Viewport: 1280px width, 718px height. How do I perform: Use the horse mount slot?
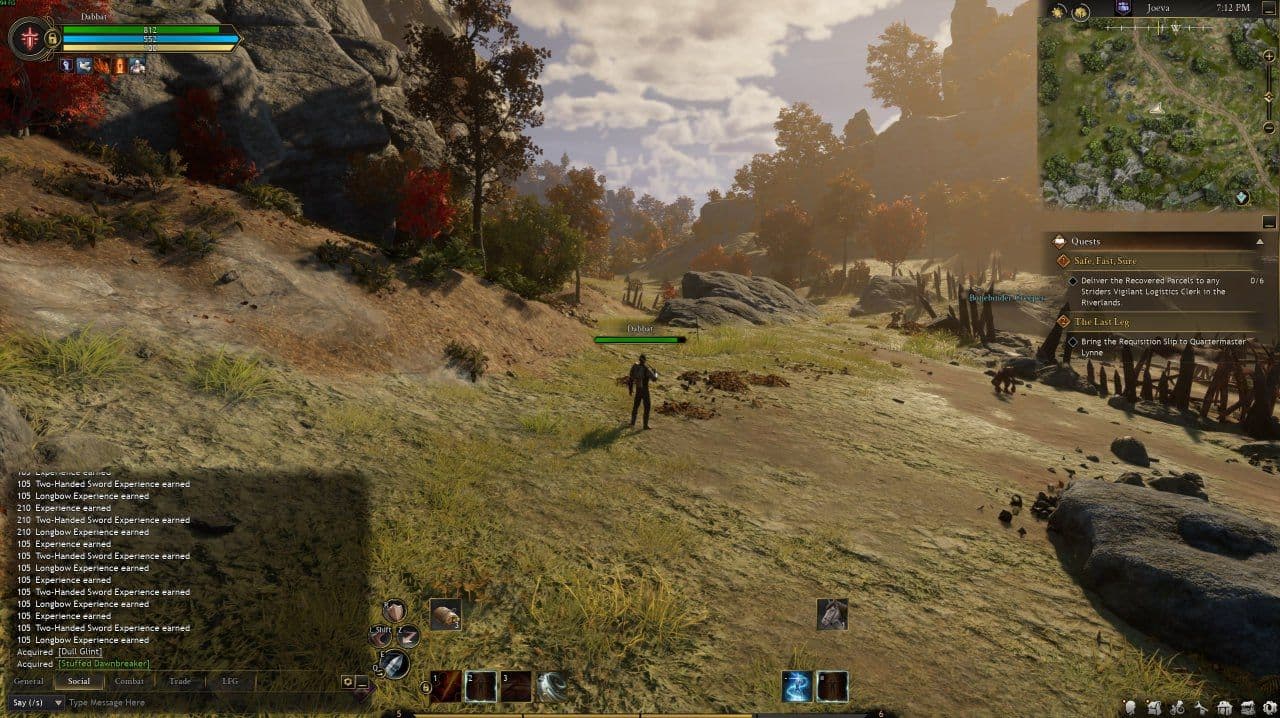pyautogui.click(x=832, y=614)
